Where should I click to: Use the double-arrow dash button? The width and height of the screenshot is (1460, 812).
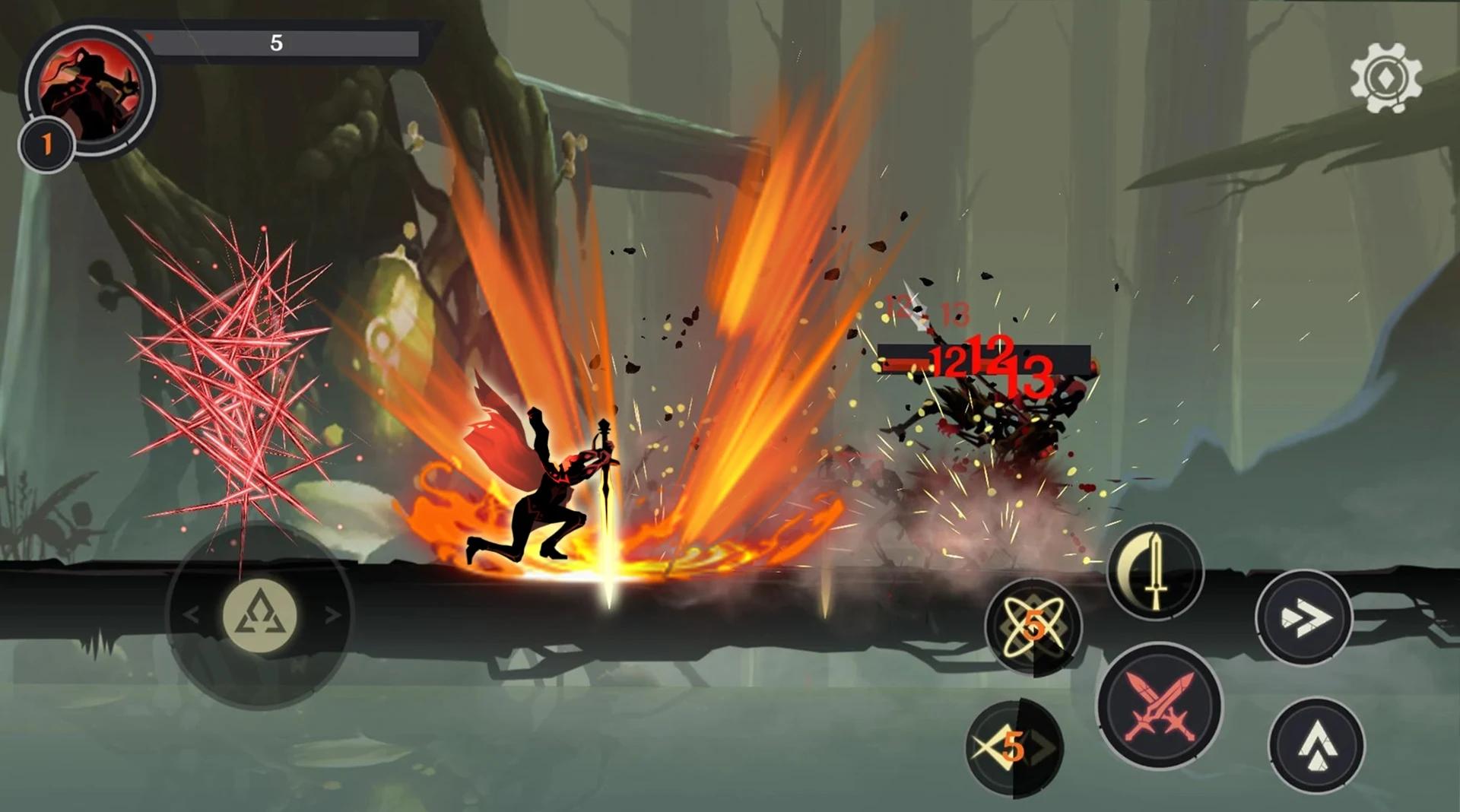tap(1304, 617)
